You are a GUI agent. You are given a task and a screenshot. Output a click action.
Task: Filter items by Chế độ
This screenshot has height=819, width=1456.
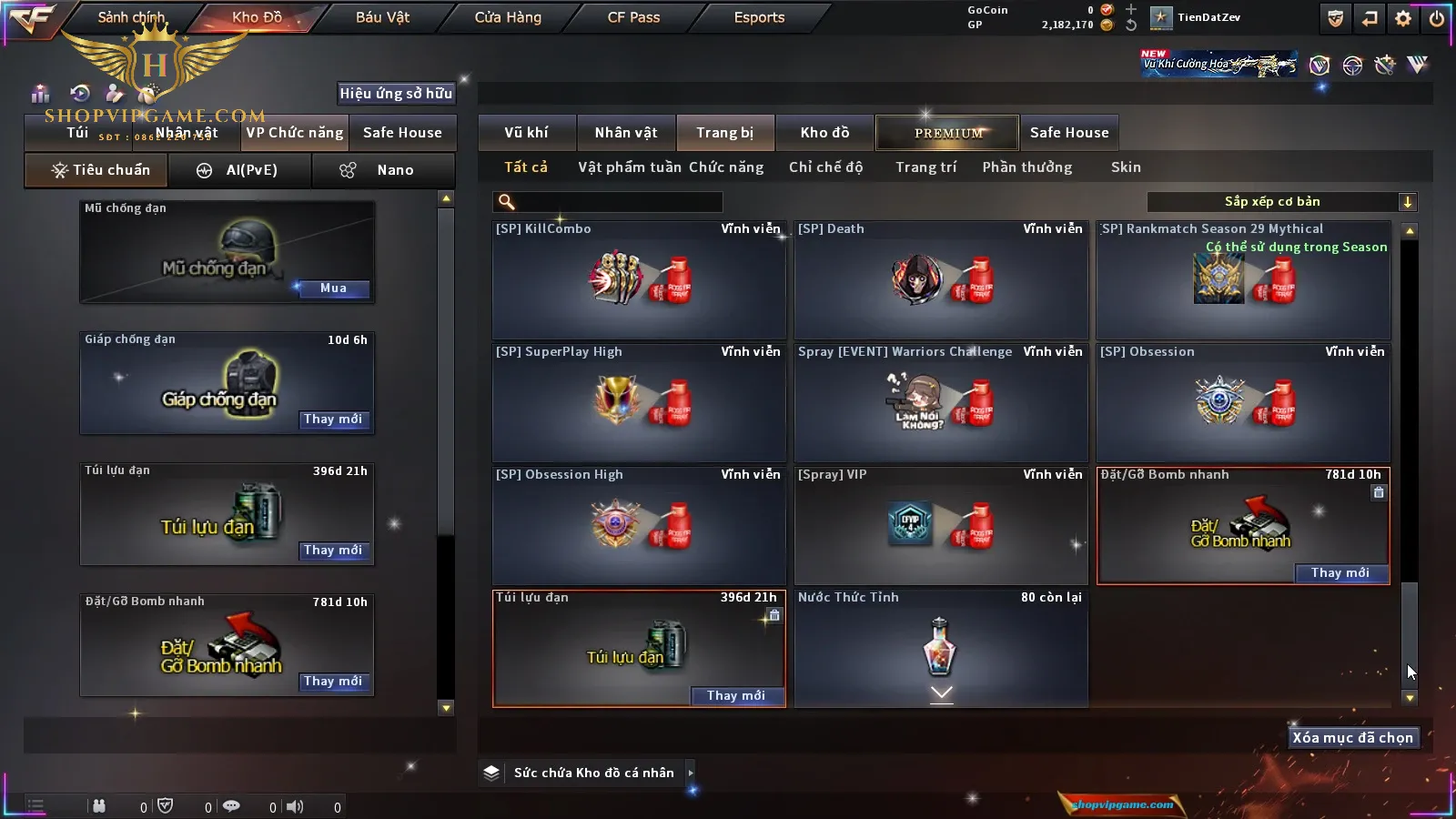click(825, 167)
